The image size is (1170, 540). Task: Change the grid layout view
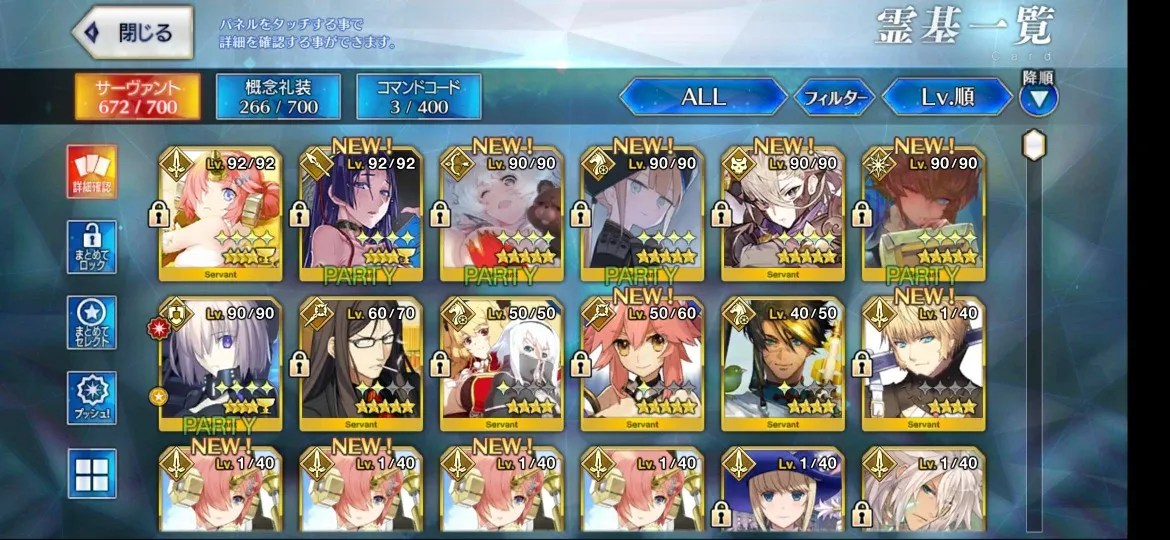[93, 472]
